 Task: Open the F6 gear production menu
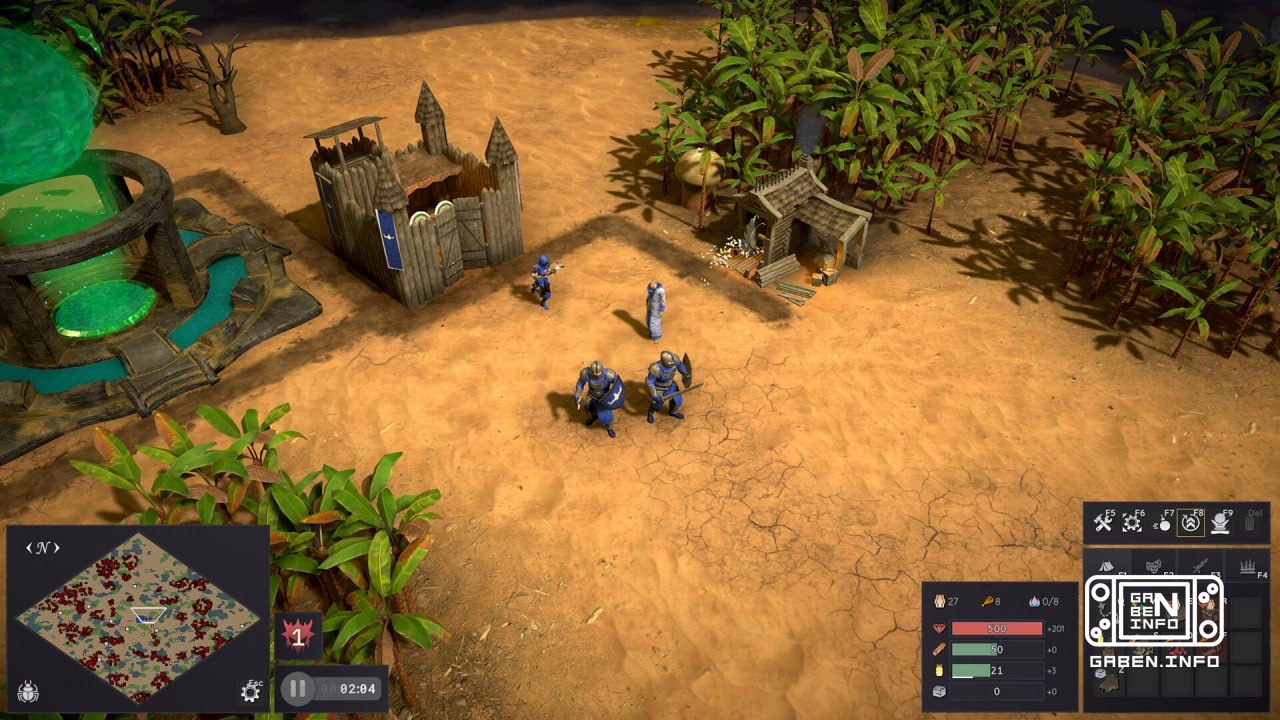pyautogui.click(x=1132, y=523)
